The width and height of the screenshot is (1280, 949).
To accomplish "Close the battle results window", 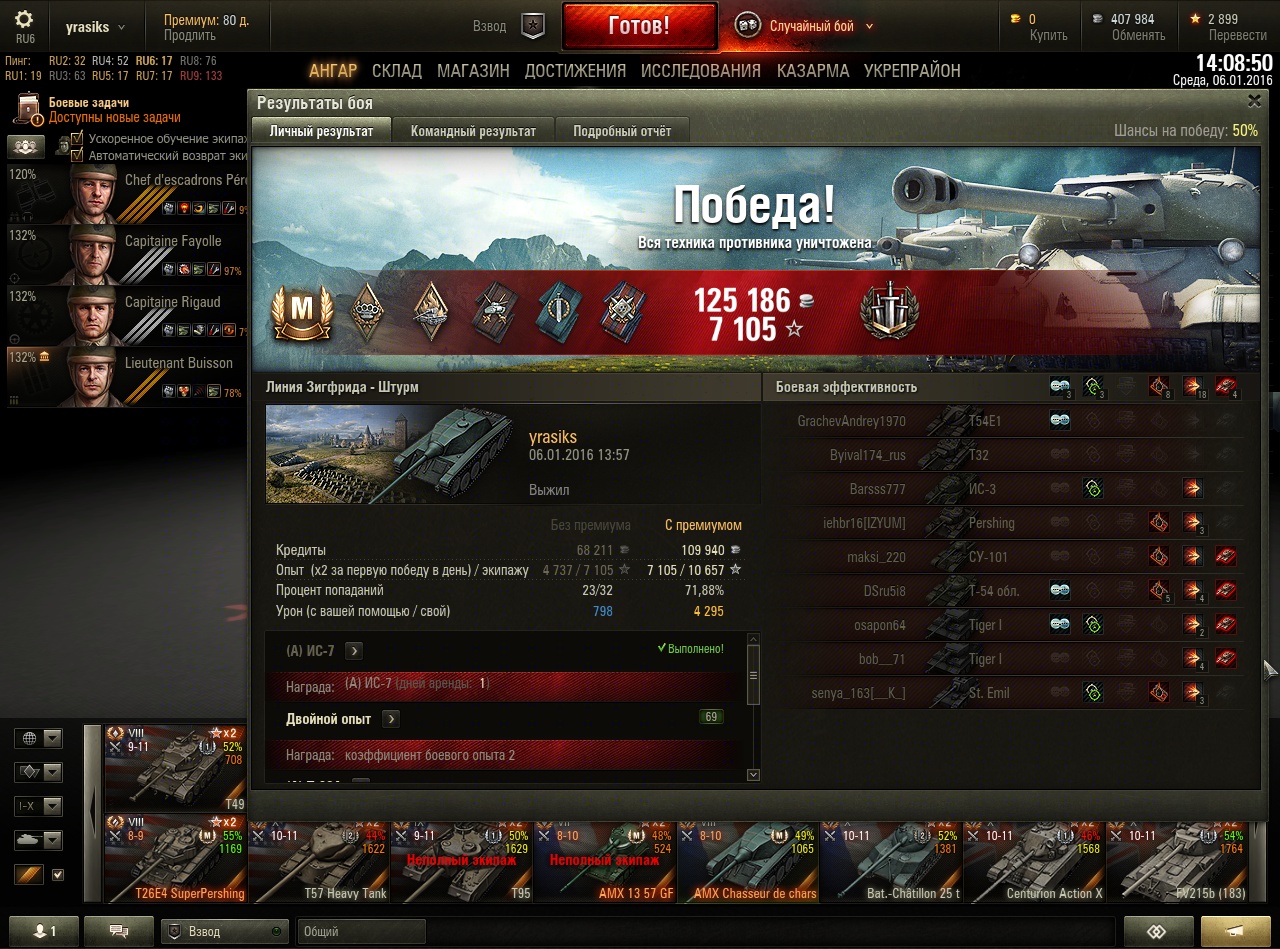I will (x=1254, y=101).
